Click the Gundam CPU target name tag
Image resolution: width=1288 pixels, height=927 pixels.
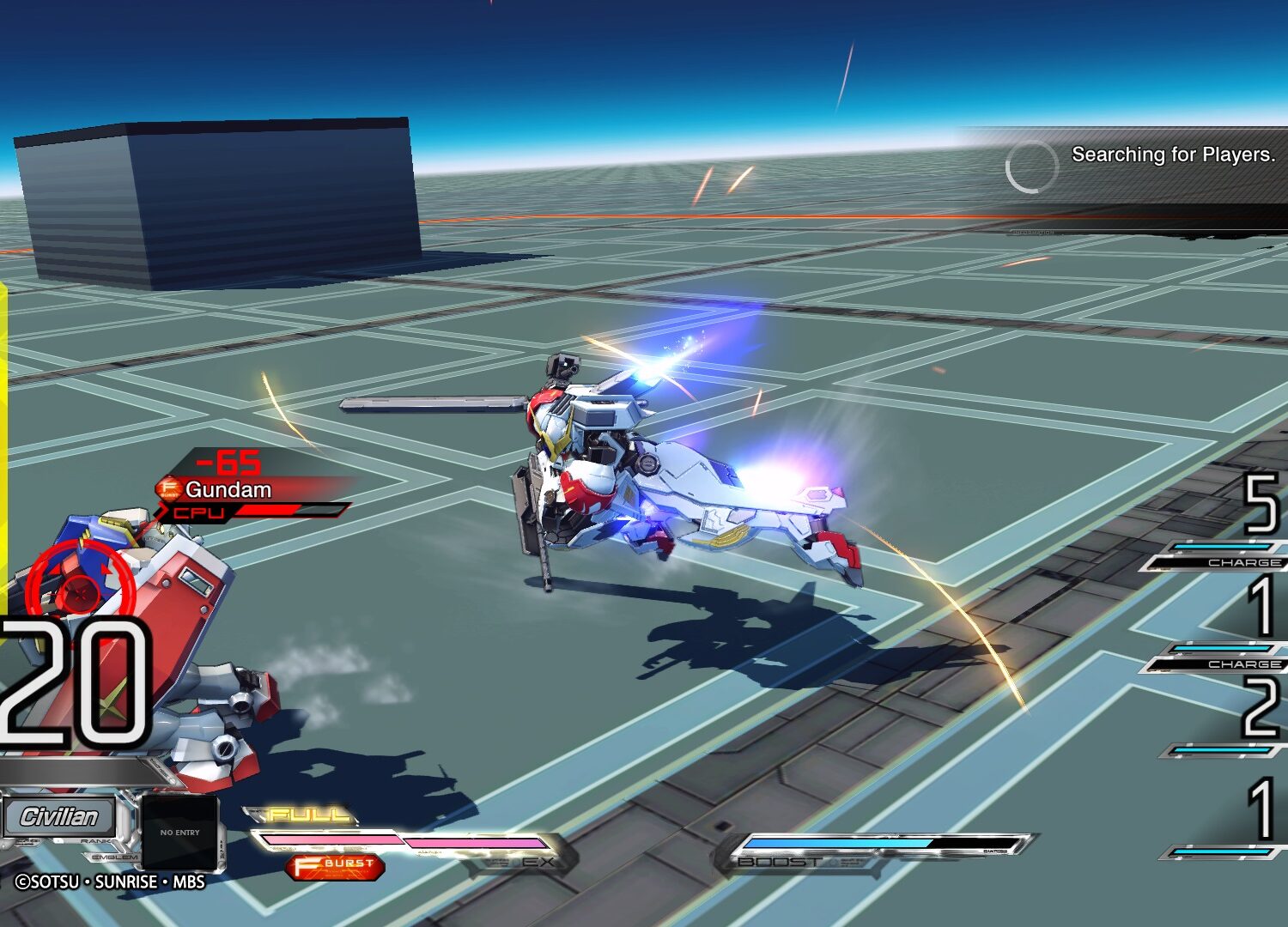pyautogui.click(x=228, y=490)
